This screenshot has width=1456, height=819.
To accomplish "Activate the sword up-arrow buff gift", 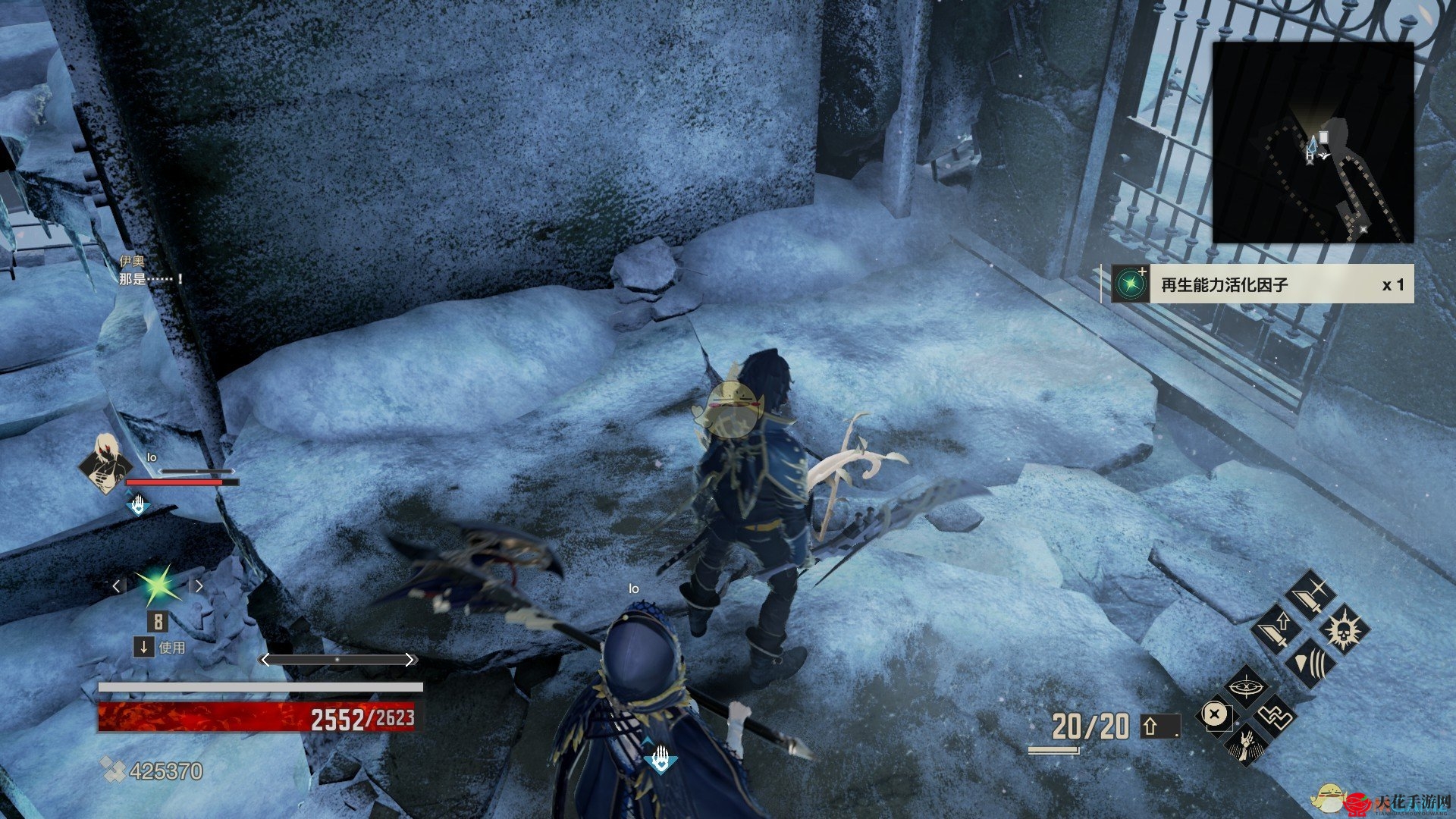I will pos(1279,628).
